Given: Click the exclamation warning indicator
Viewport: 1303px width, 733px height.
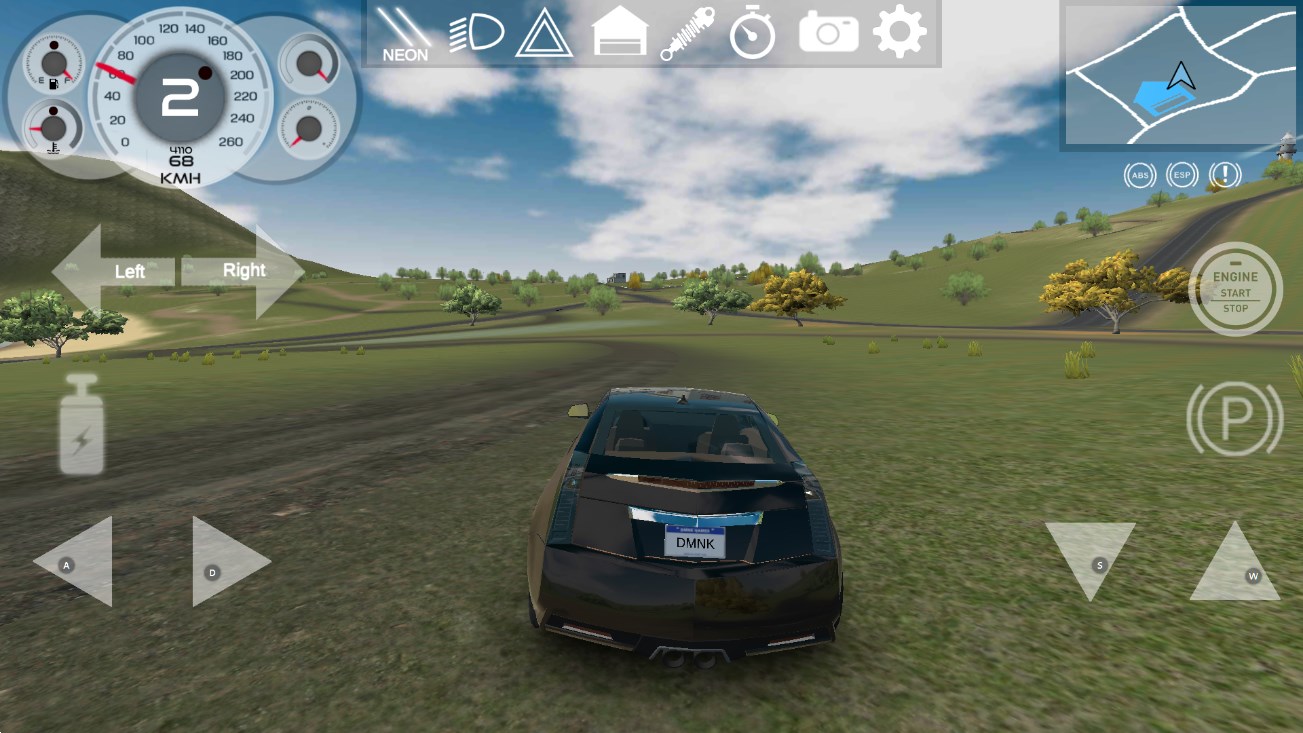Looking at the screenshot, I should (x=1224, y=176).
